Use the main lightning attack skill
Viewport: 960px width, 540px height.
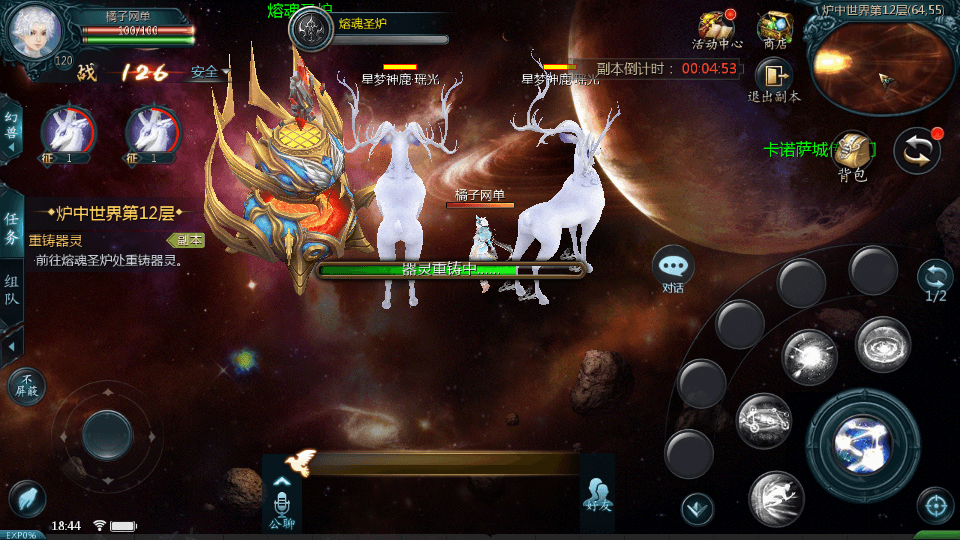[x=862, y=441]
